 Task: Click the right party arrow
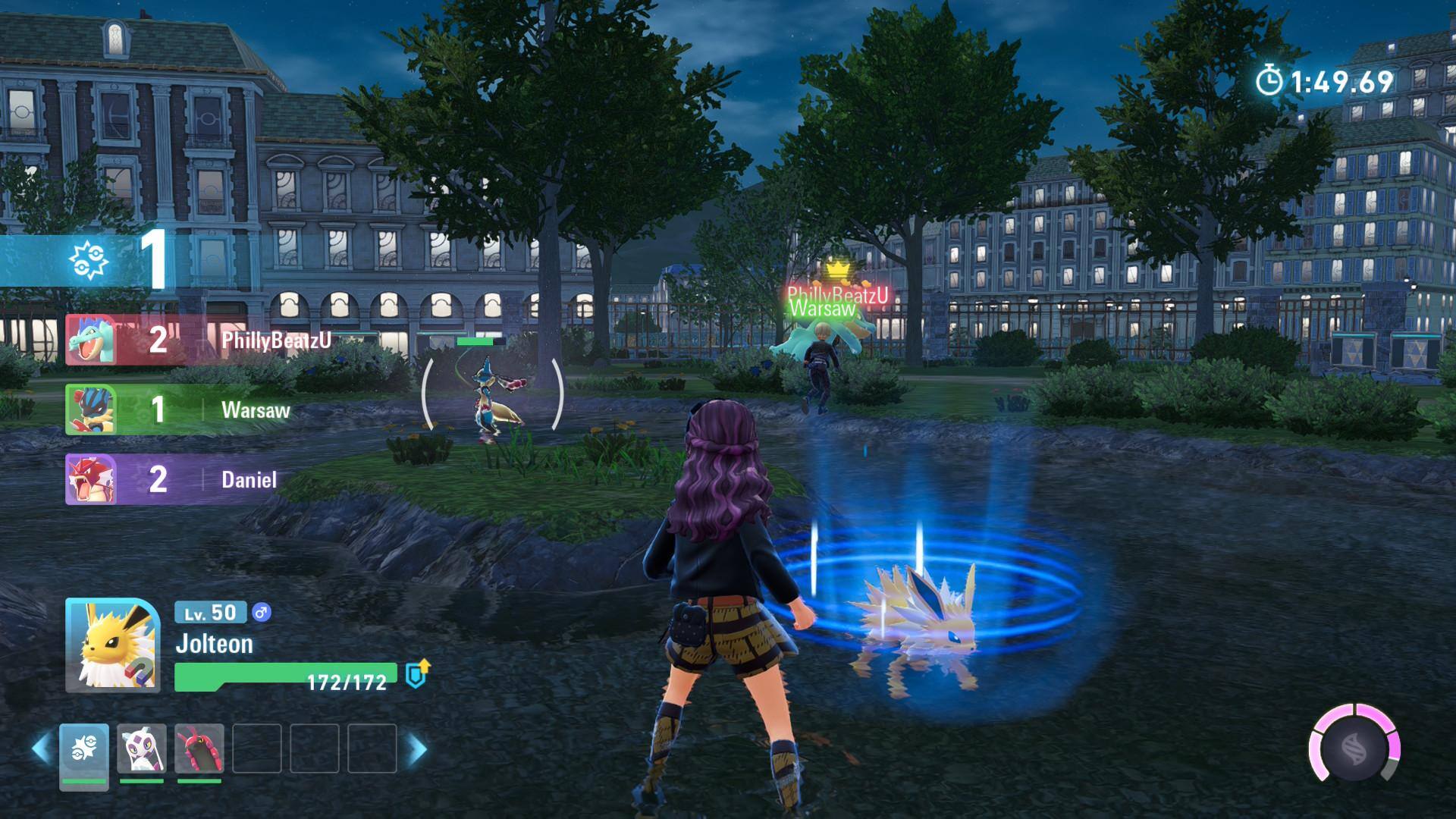(417, 749)
